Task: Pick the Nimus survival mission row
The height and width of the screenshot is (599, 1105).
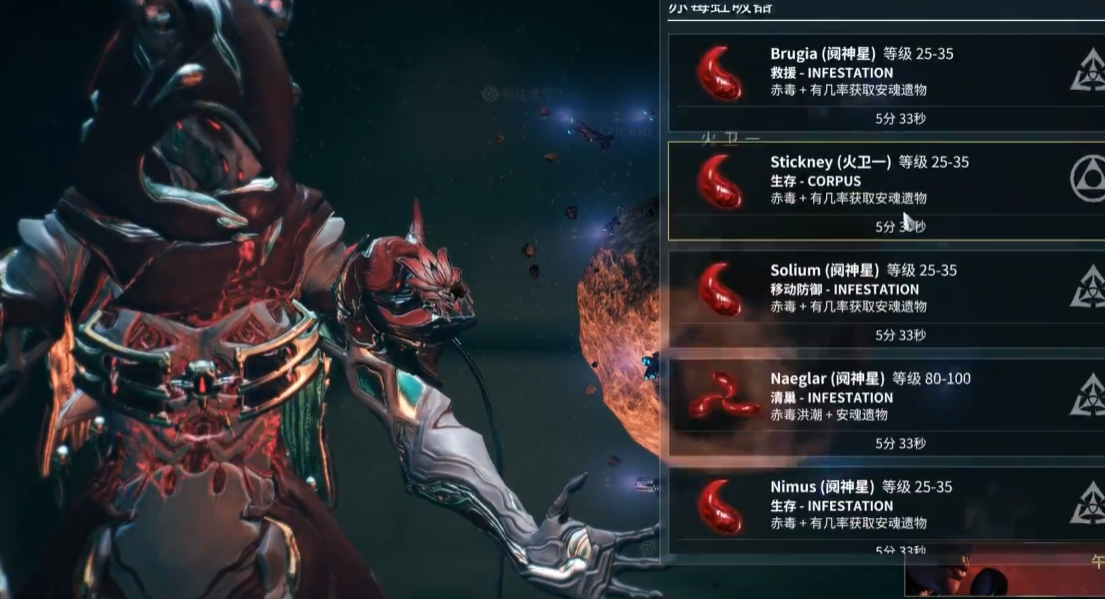Action: tap(886, 505)
